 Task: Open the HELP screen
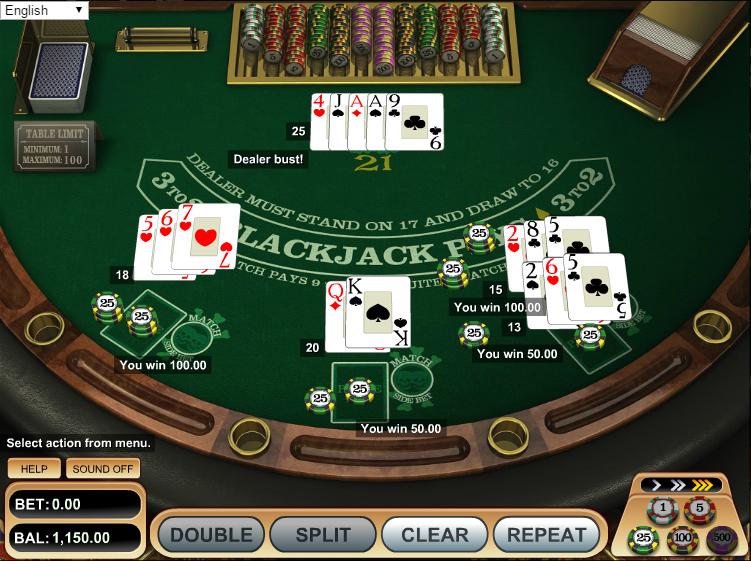[x=34, y=468]
